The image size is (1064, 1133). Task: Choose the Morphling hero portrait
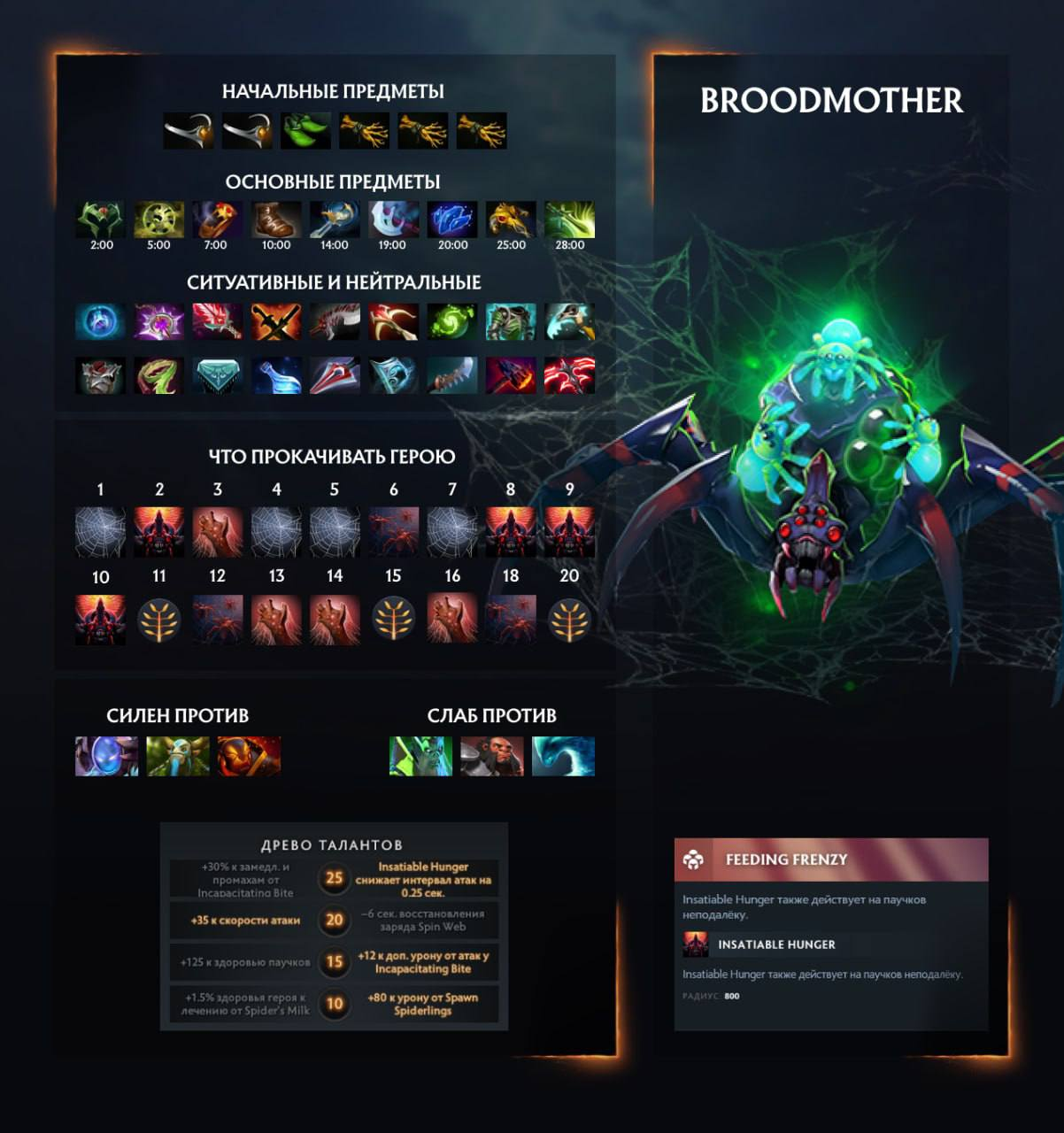(563, 757)
